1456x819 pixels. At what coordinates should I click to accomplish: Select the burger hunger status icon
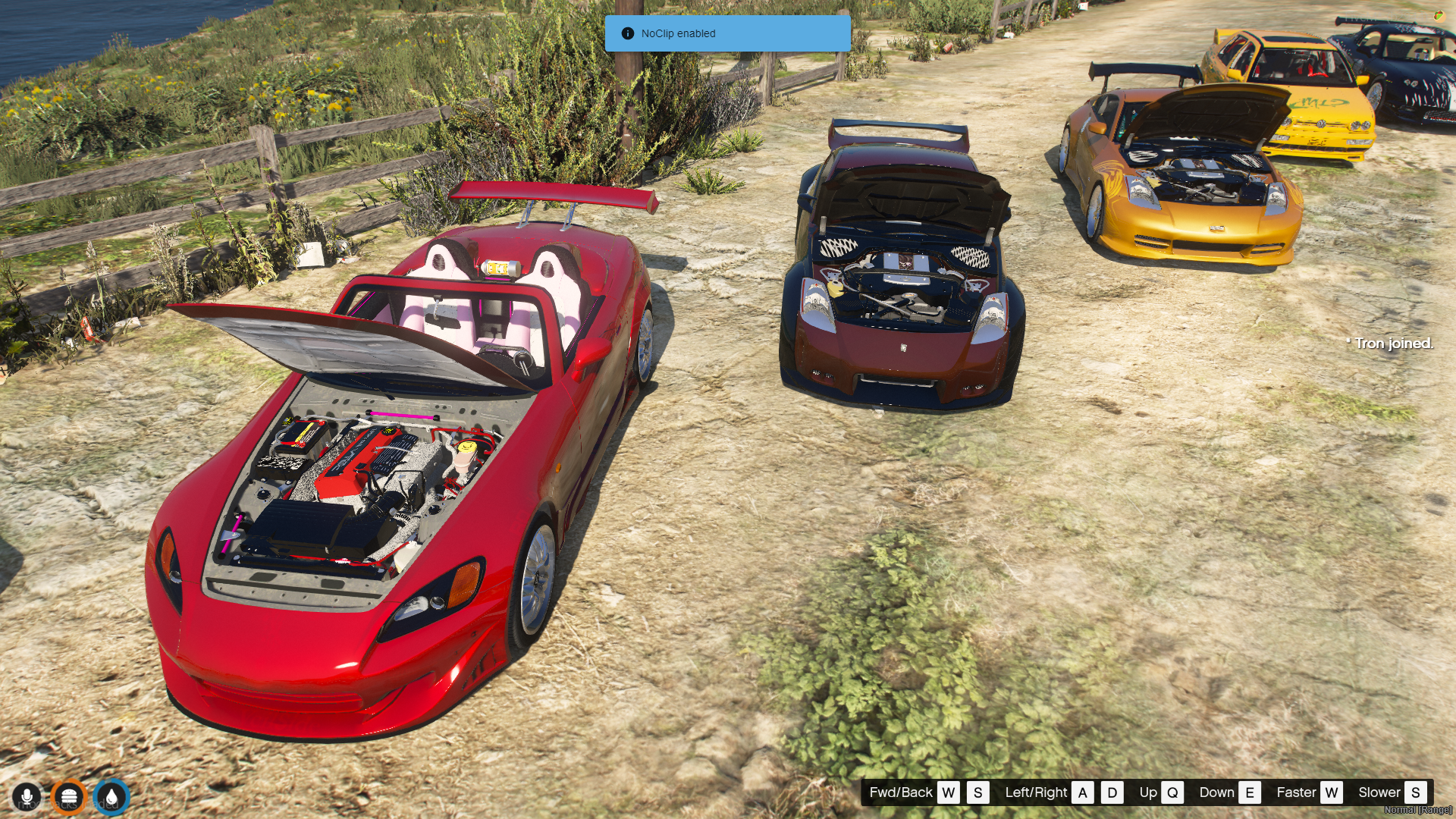[69, 797]
